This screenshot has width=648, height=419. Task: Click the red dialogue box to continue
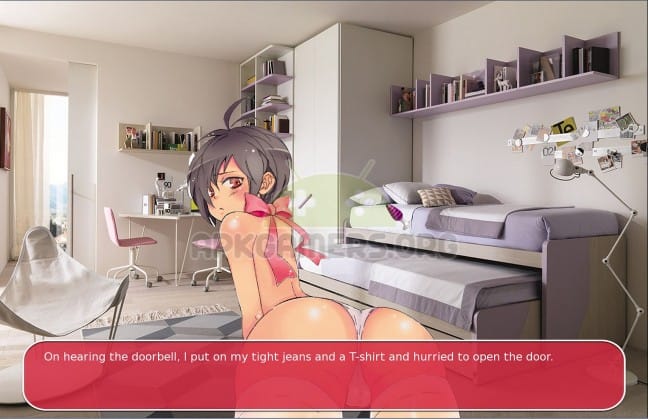[x=323, y=375]
